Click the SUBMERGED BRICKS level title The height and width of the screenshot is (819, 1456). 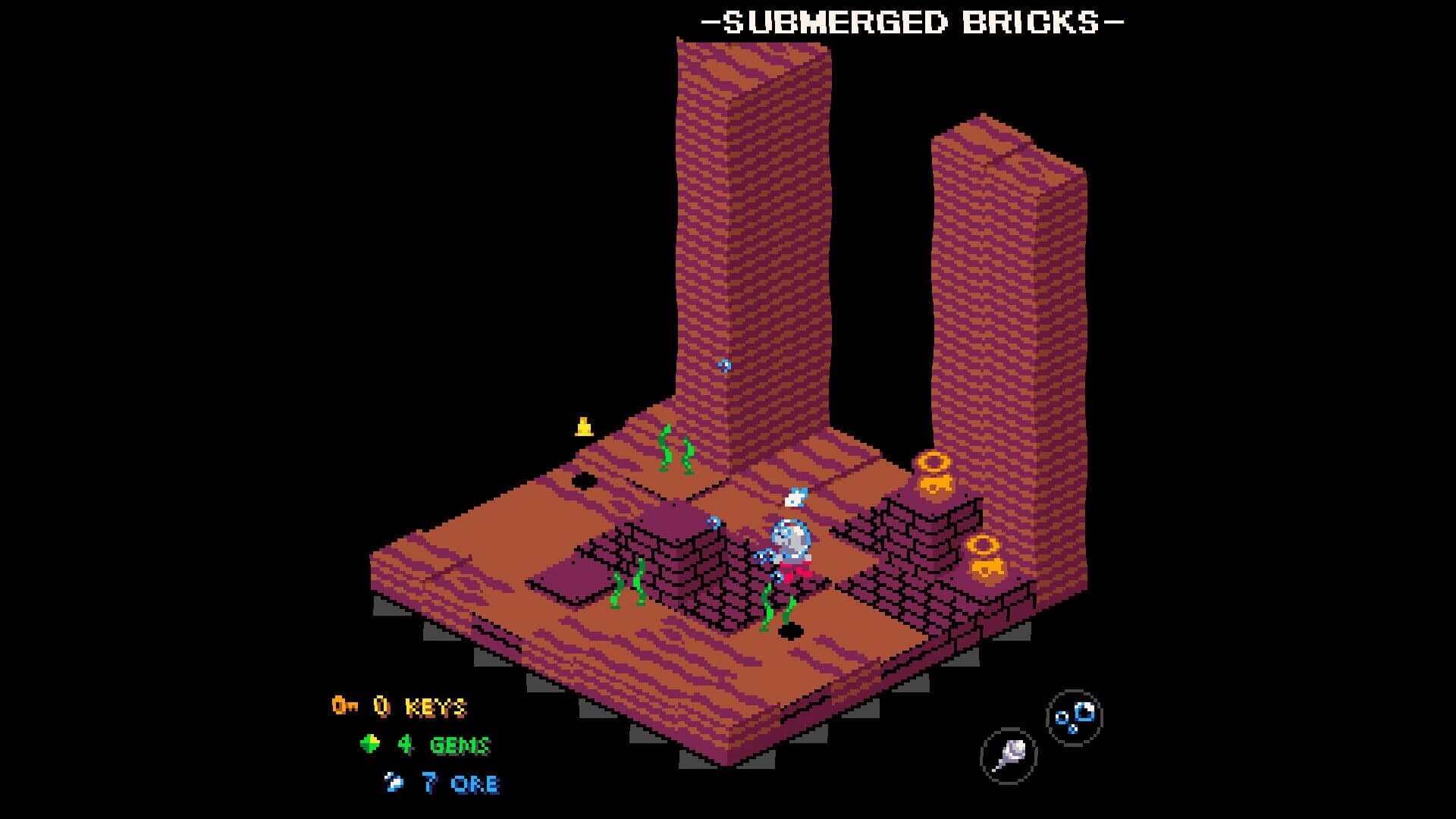(912, 23)
